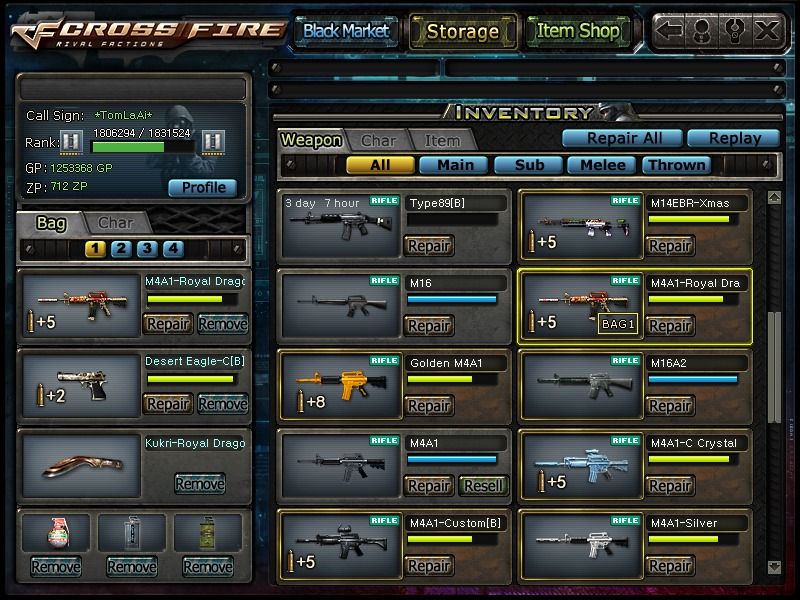
Task: Switch inventory to the Item tab
Action: (x=442, y=141)
